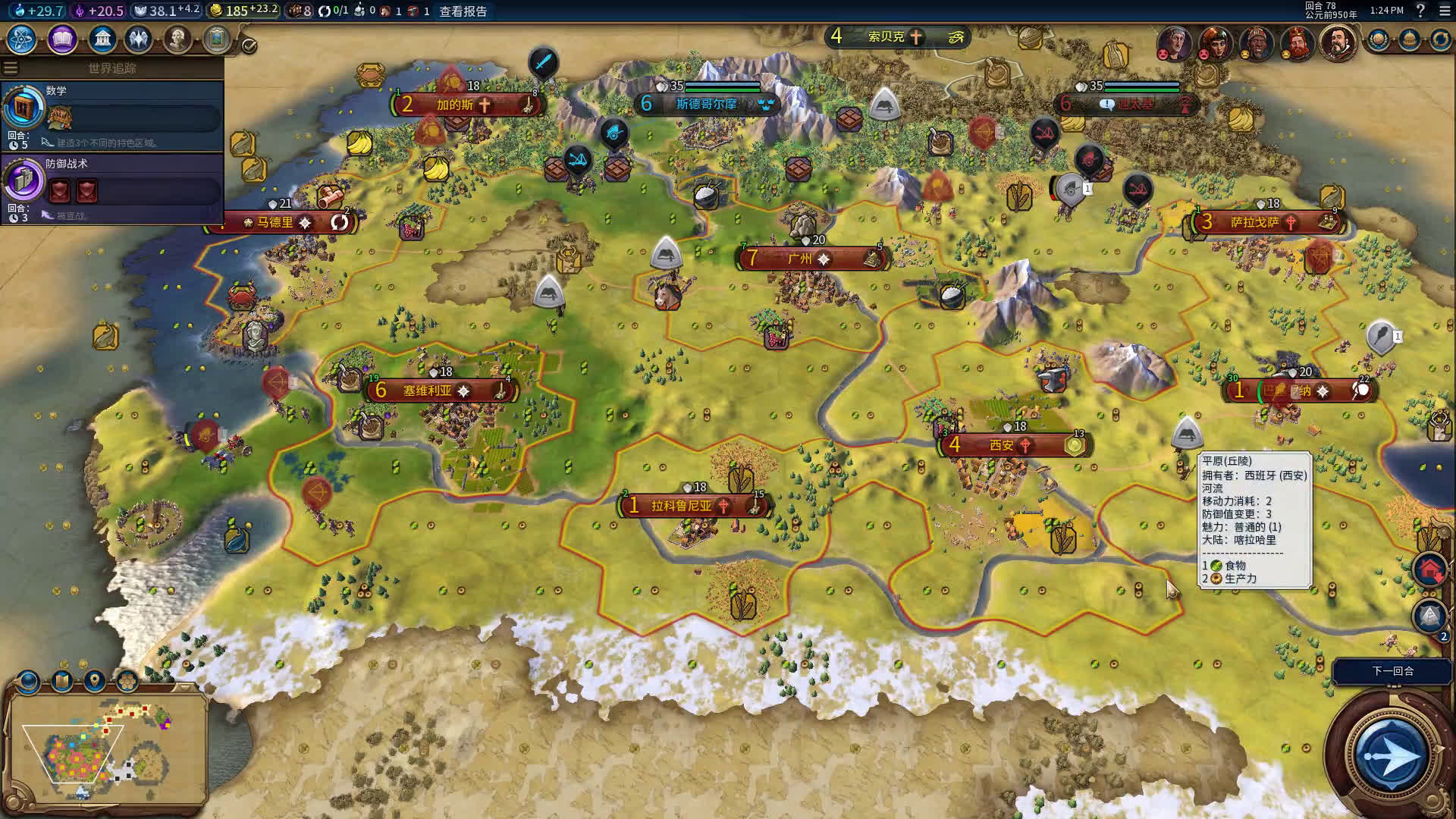Select the 防御战术 civic tracker entry
The image size is (1456, 819).
[x=112, y=188]
